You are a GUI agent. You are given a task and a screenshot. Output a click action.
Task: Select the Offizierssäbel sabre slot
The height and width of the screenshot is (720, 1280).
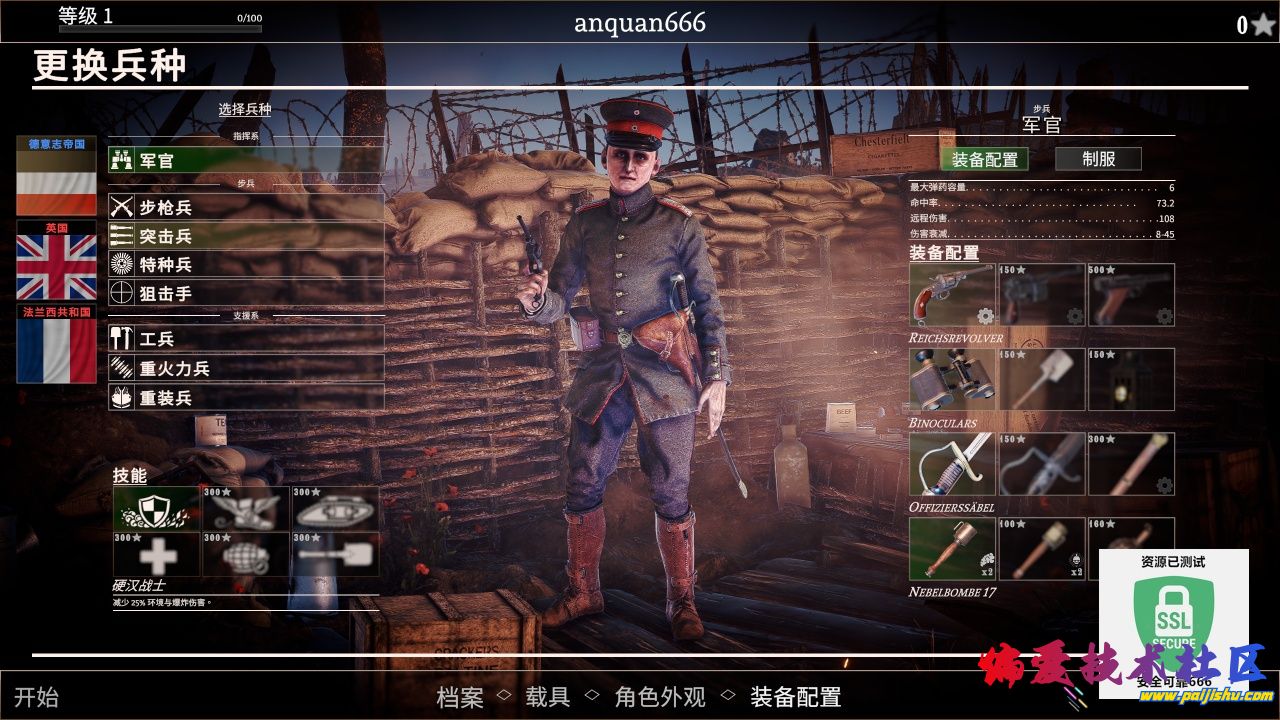pos(952,464)
